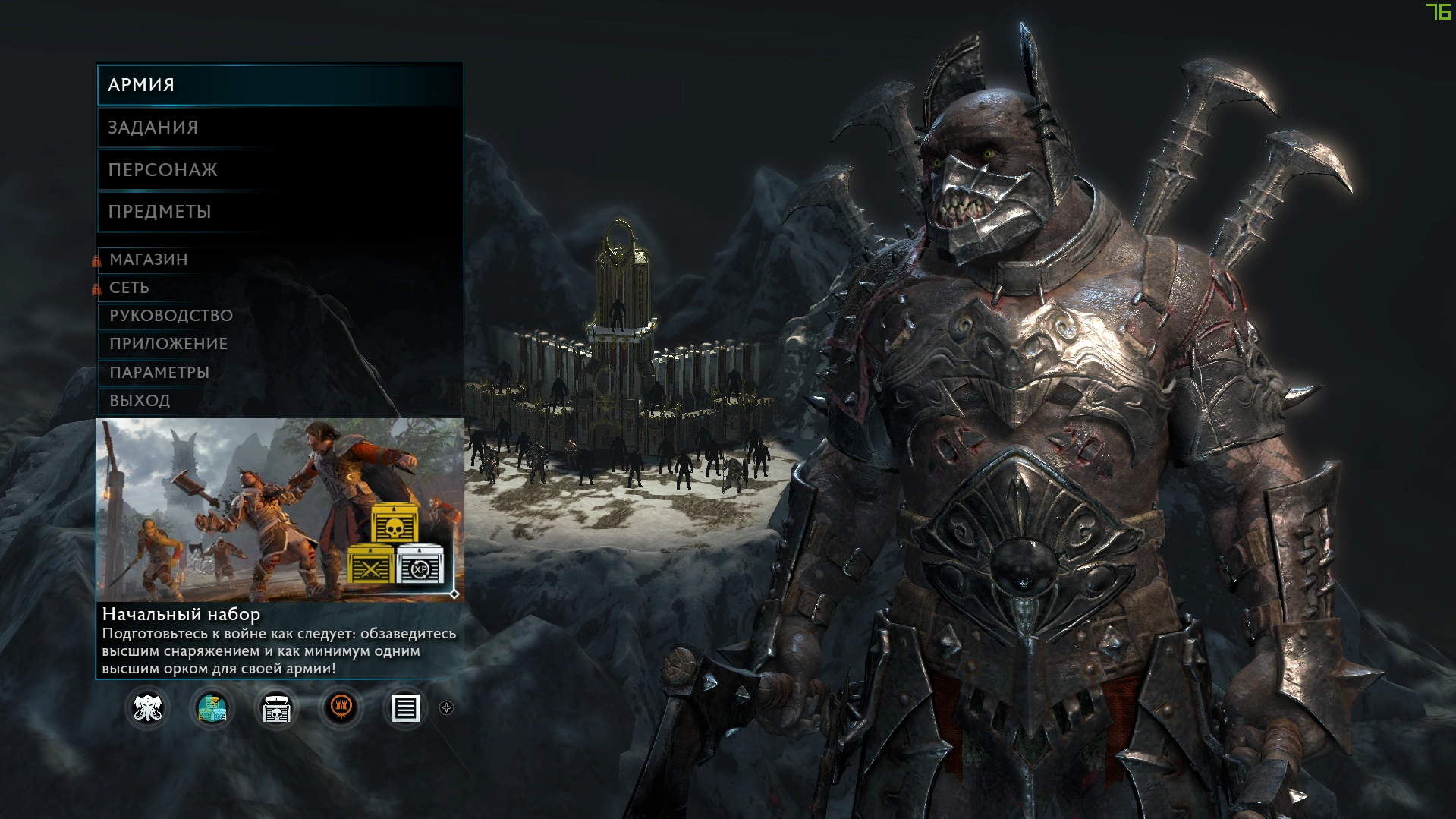1456x819 pixels.
Task: Select the Сеть menu option
Action: pyautogui.click(x=130, y=288)
